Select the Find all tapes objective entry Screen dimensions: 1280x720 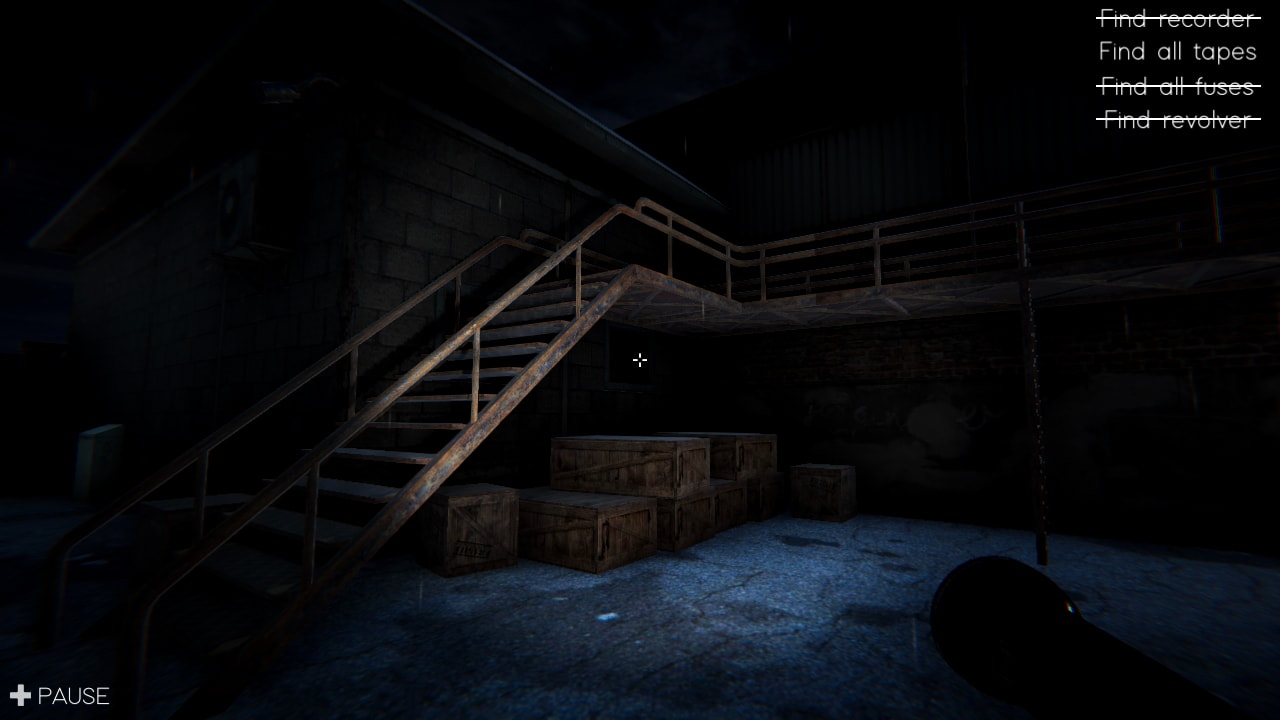[x=1177, y=51]
